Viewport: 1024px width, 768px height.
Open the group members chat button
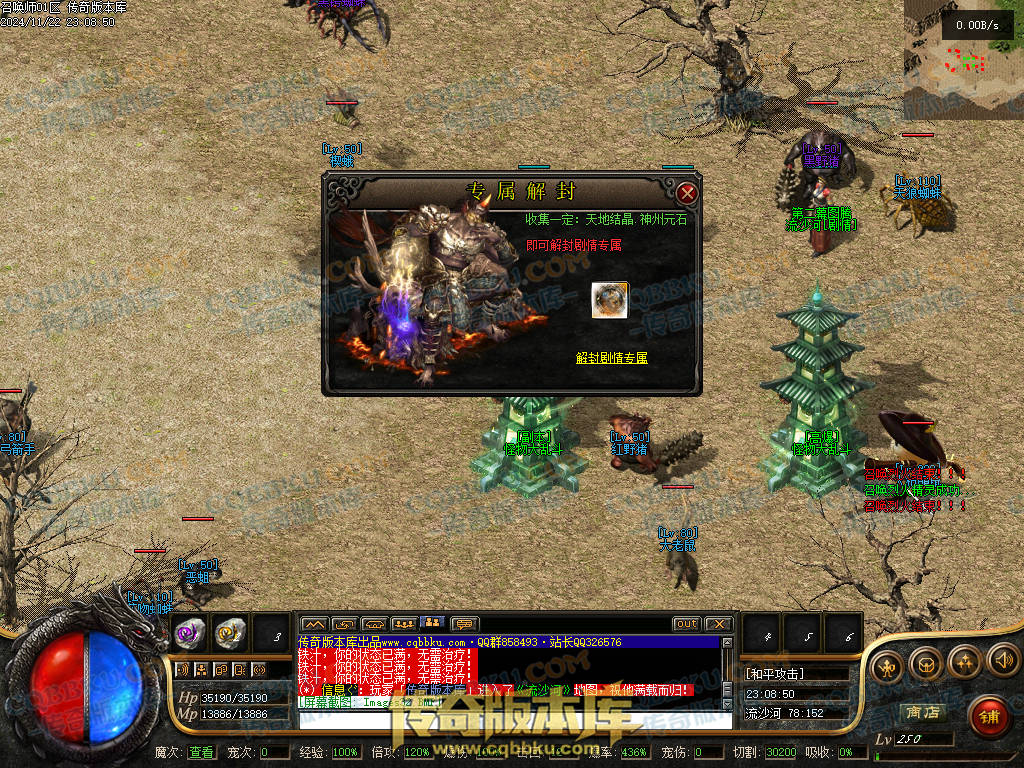click(x=404, y=624)
